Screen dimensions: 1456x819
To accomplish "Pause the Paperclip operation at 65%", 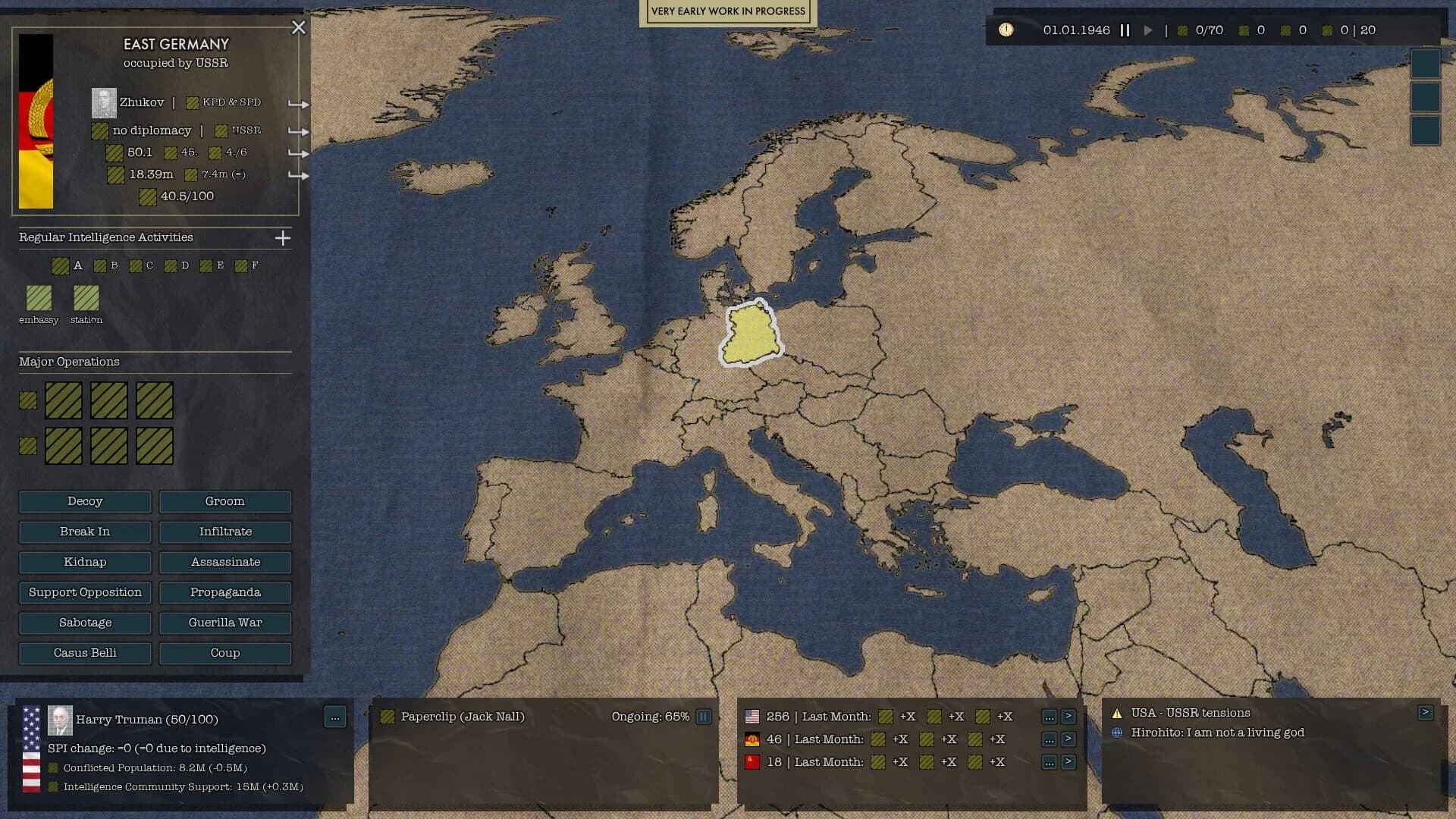I will pyautogui.click(x=703, y=716).
